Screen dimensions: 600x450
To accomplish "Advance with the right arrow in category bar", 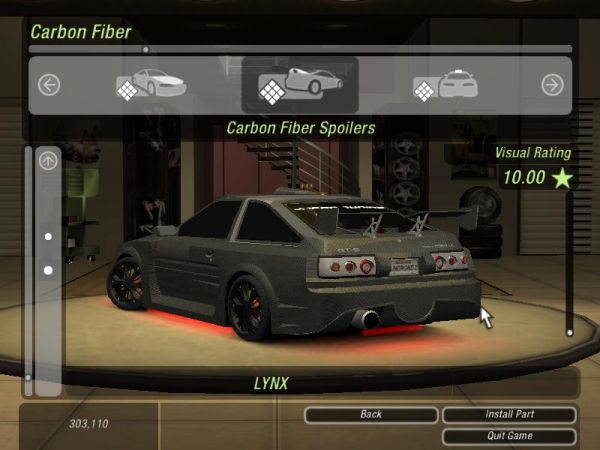I will (x=552, y=85).
